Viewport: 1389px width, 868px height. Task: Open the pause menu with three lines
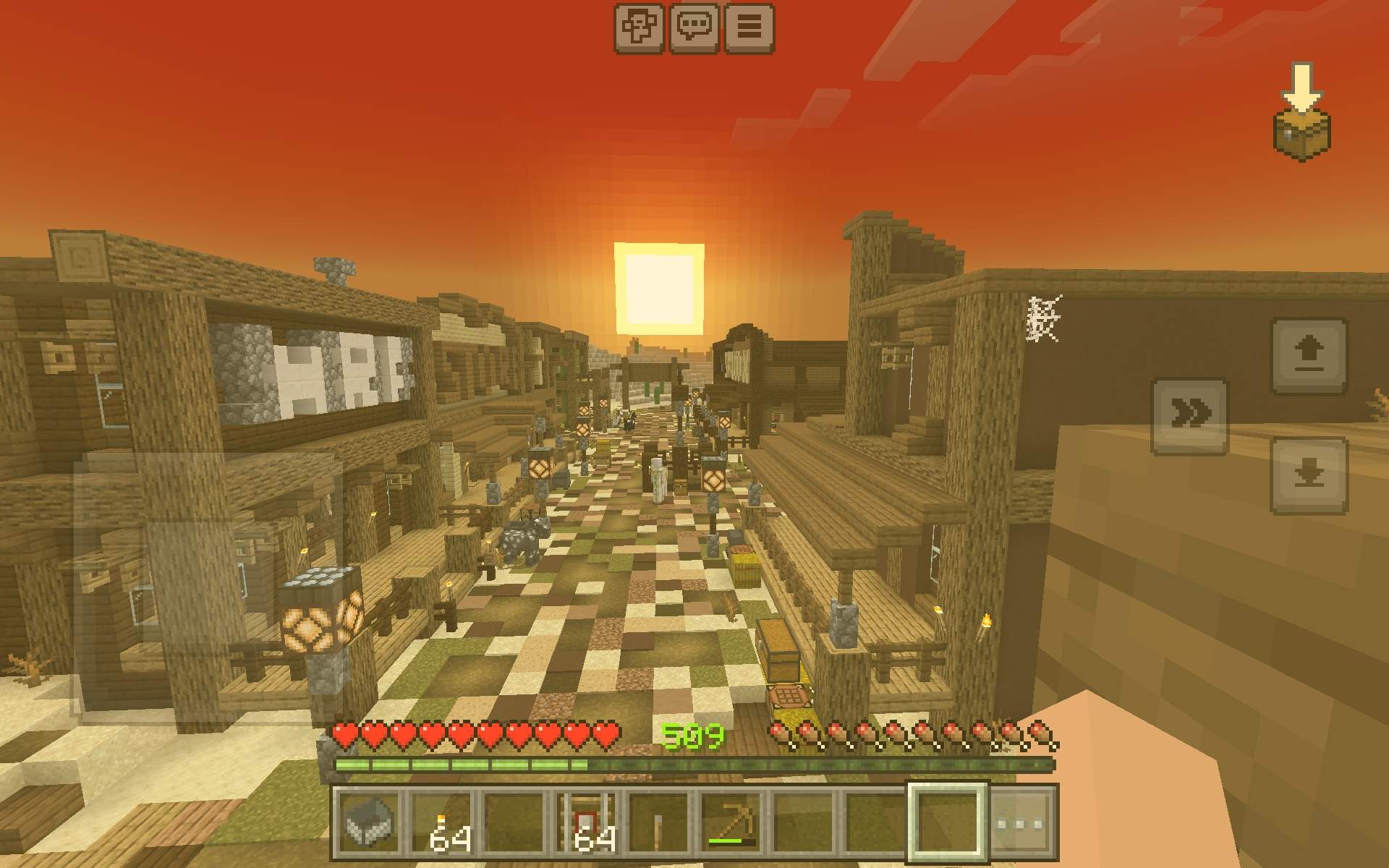[x=749, y=28]
